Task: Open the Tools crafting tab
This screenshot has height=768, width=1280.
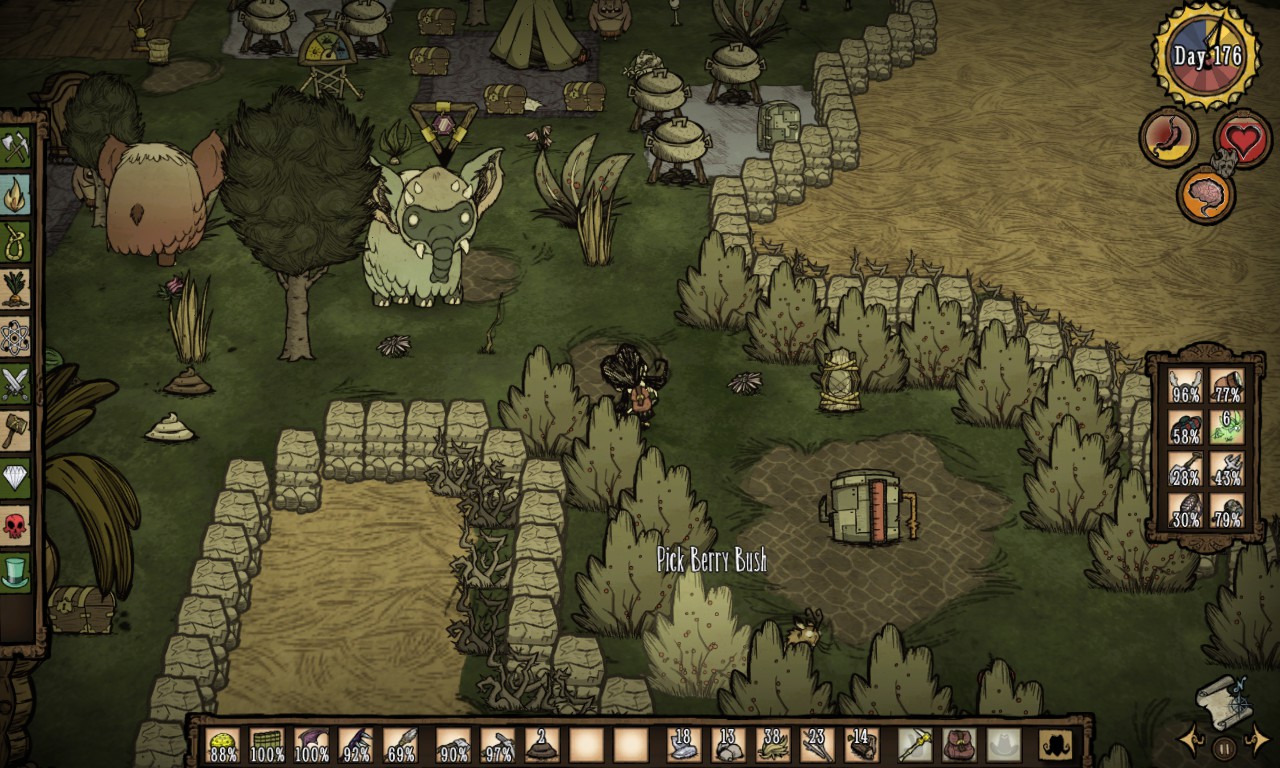Action: tap(15, 148)
